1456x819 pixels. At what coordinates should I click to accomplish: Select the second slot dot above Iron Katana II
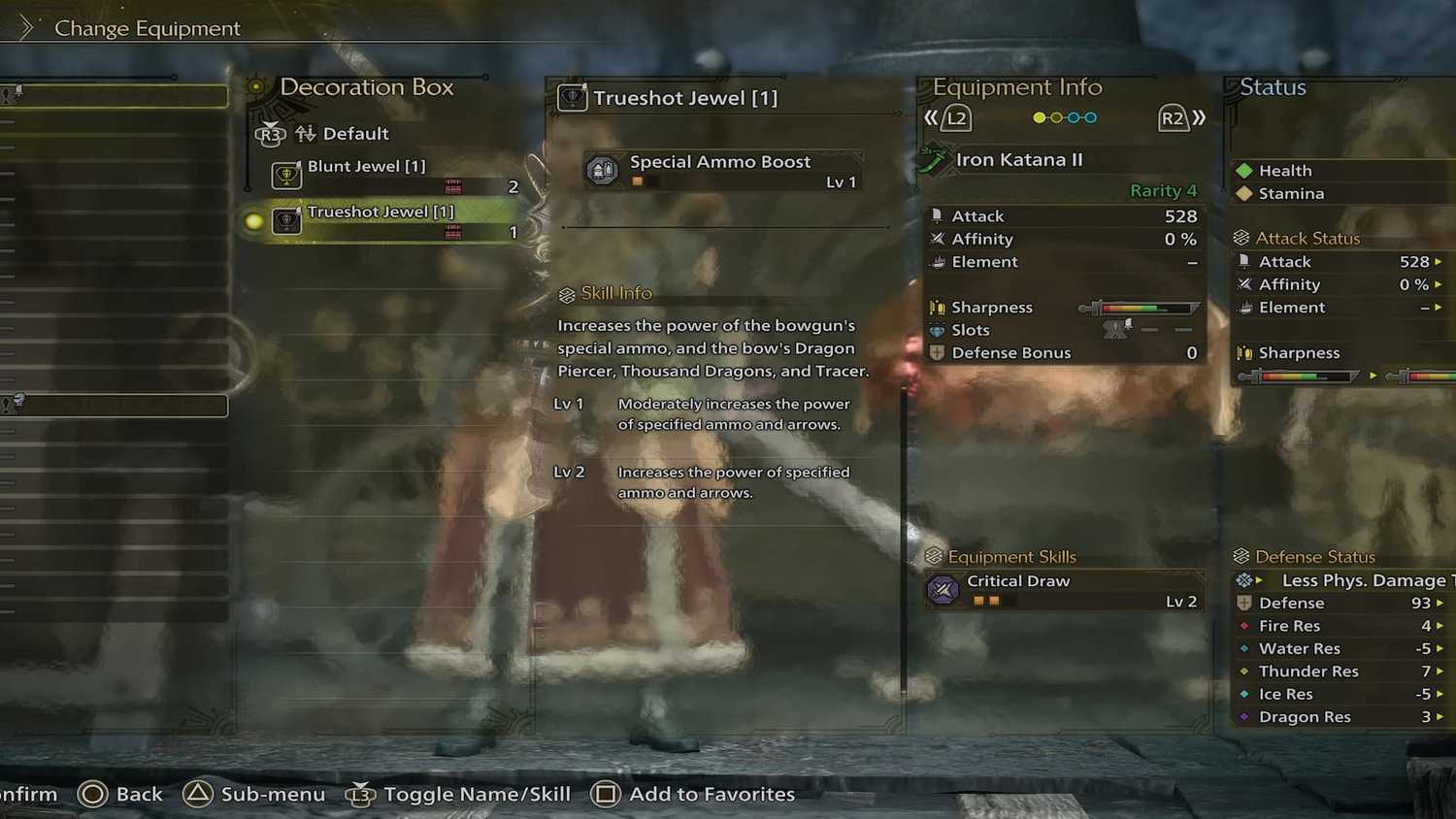tap(1056, 116)
